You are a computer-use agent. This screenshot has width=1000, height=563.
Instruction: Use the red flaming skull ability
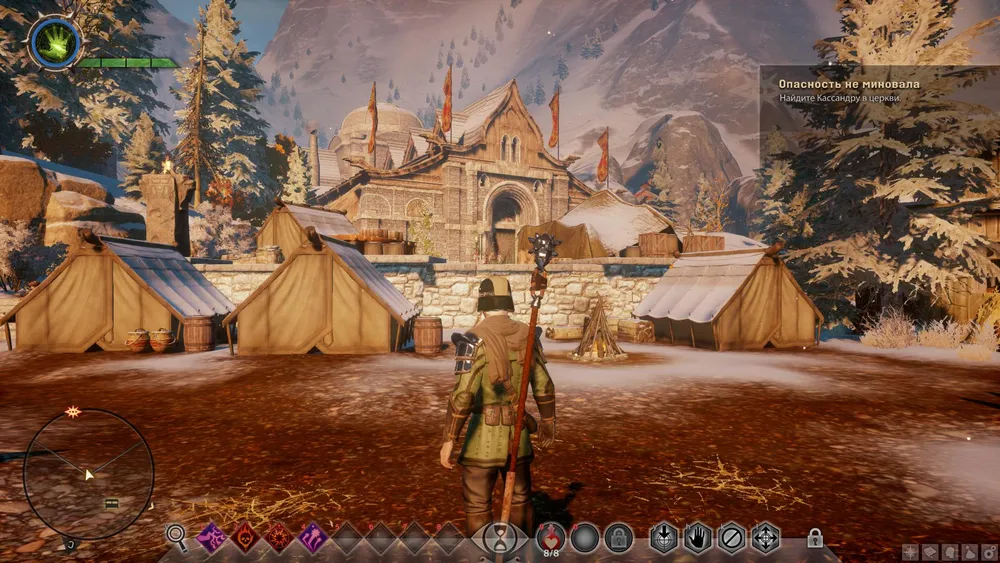pyautogui.click(x=245, y=537)
